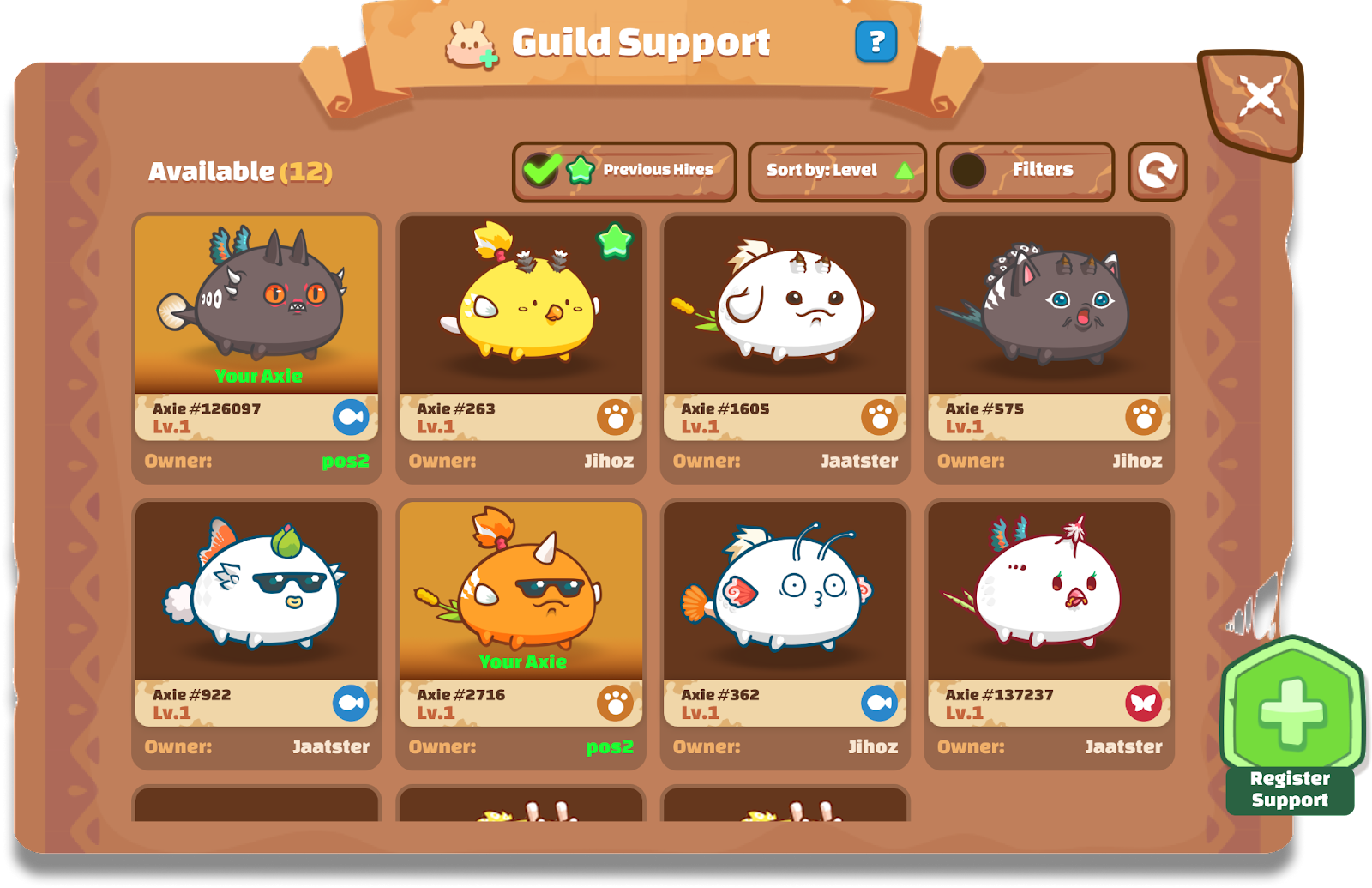Open the Filters panel
This screenshot has height=888, width=1372.
point(1026,170)
